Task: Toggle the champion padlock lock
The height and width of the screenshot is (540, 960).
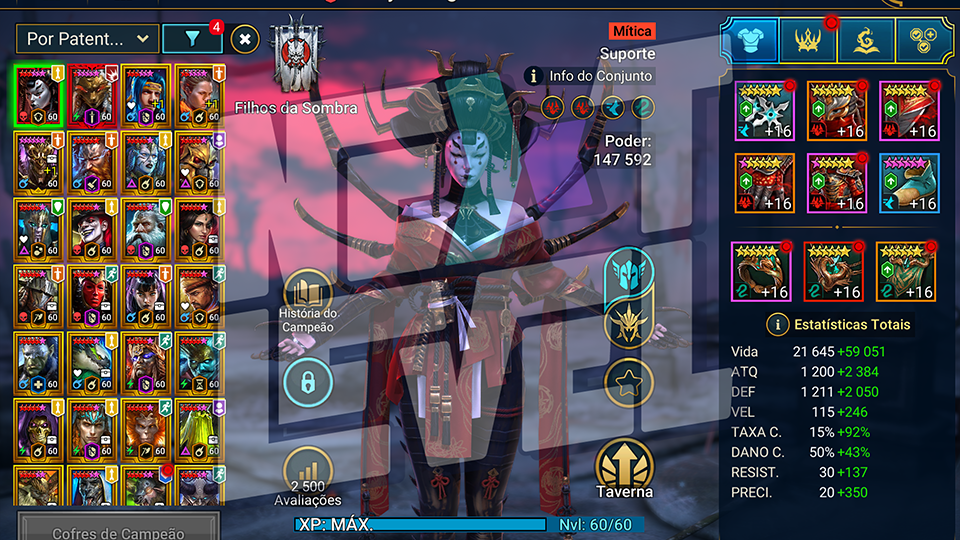Action: tap(309, 382)
